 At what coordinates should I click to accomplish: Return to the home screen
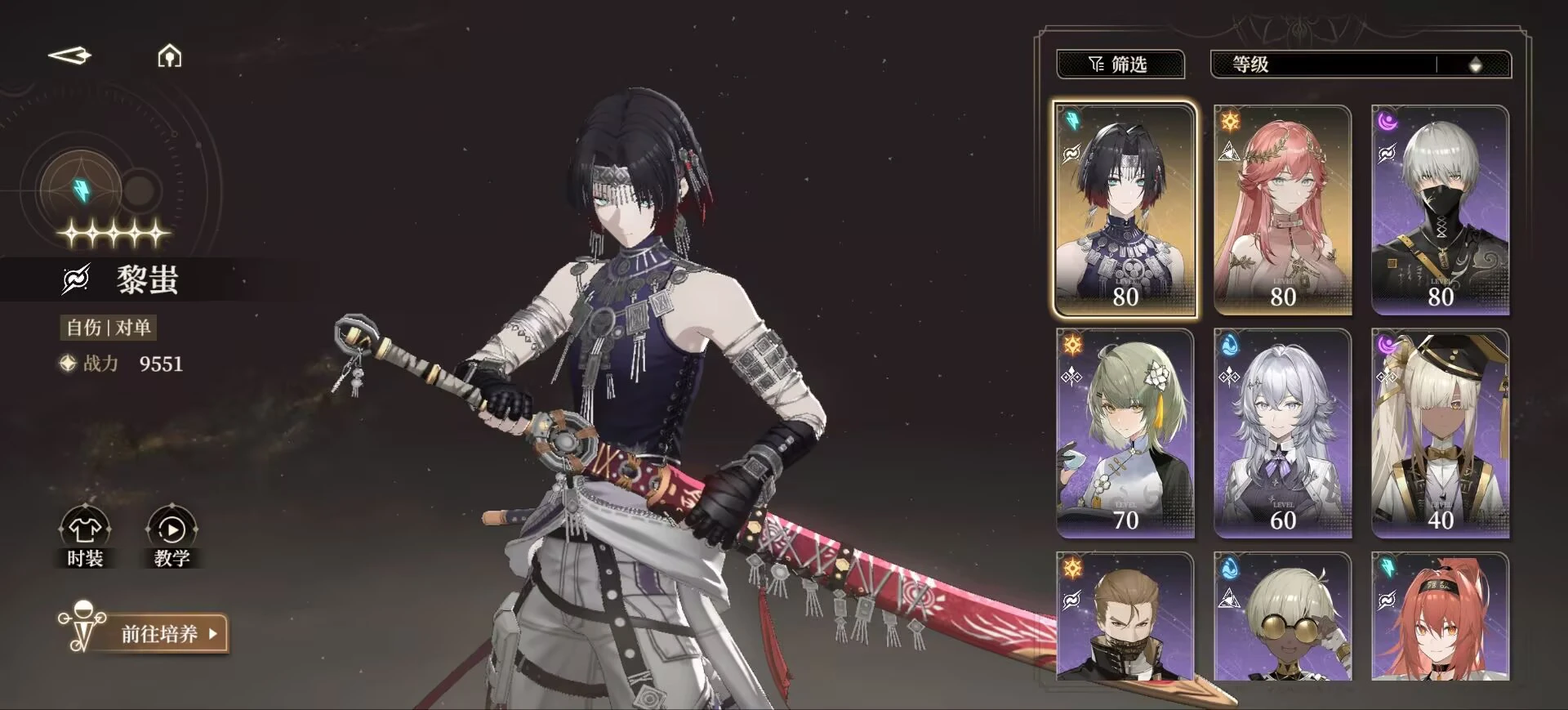pos(169,56)
